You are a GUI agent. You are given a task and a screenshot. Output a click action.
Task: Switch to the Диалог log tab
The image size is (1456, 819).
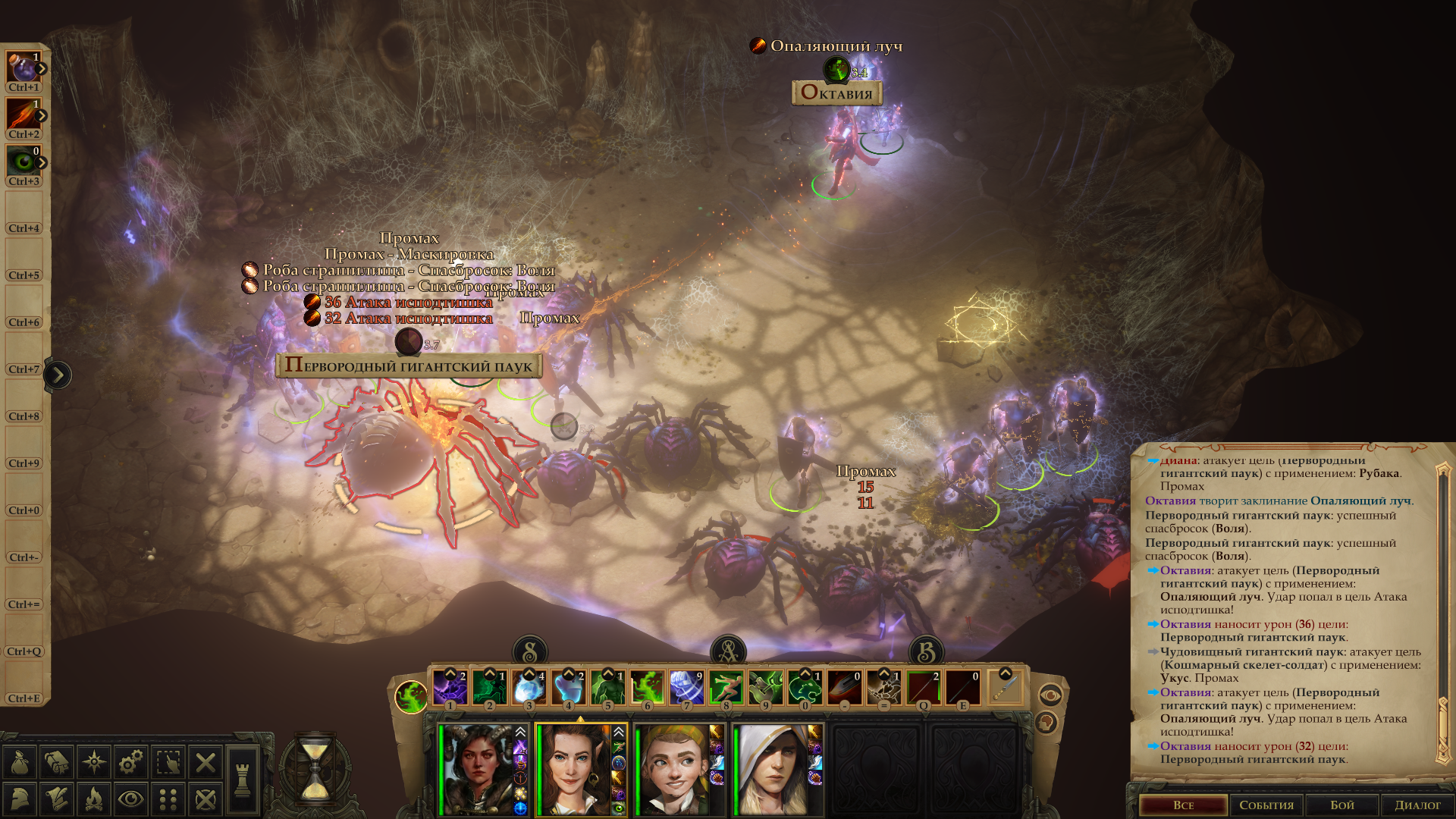pos(1417,805)
